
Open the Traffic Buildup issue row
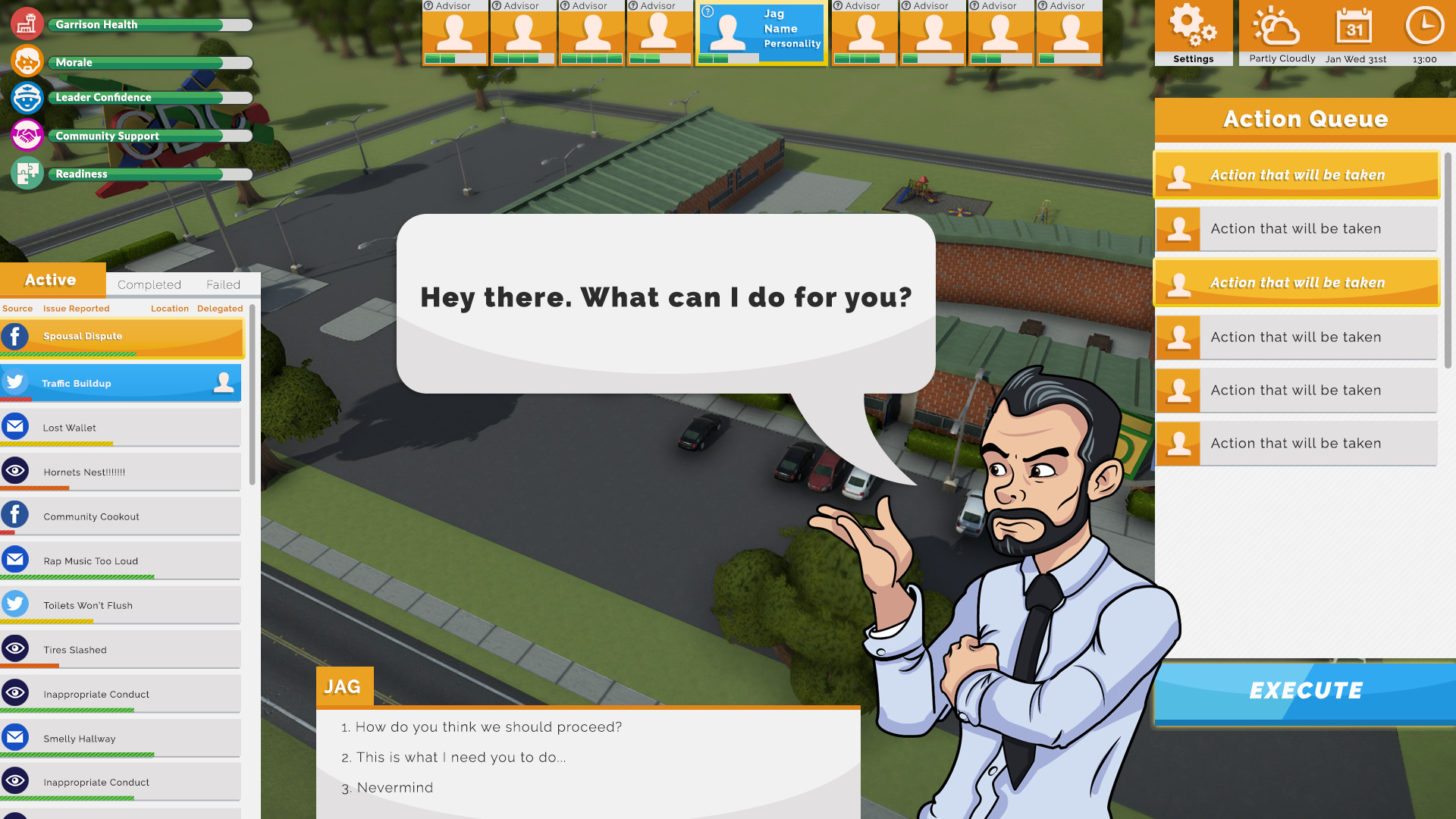[121, 383]
